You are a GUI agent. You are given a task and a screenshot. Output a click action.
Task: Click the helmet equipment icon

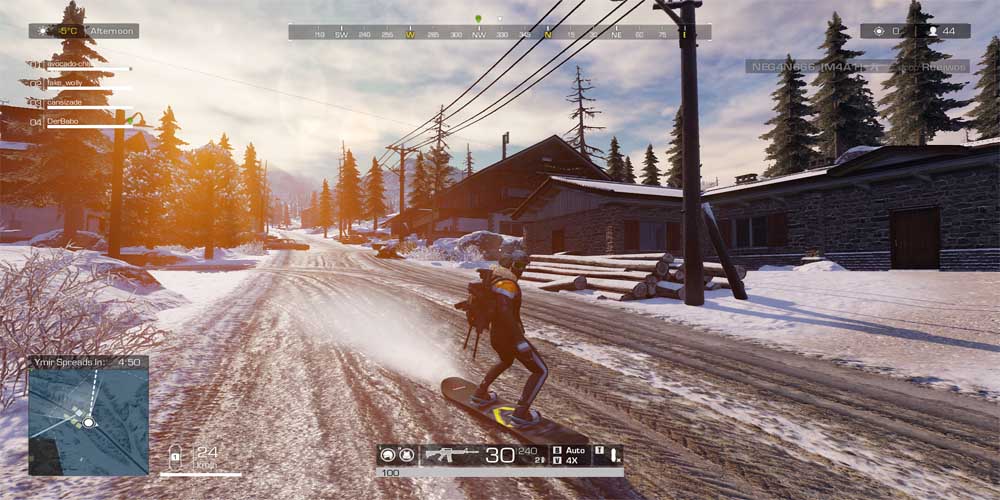point(386,455)
